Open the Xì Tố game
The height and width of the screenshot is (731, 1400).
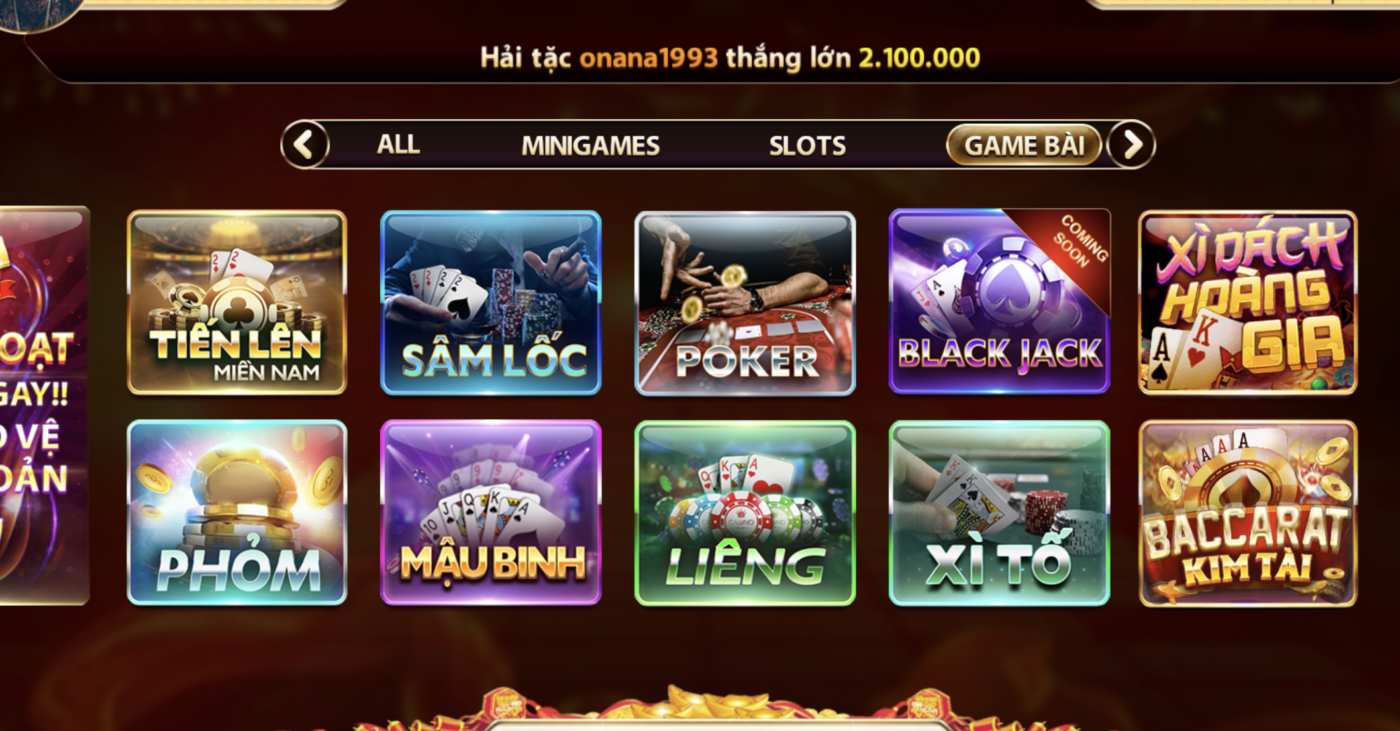[1000, 510]
